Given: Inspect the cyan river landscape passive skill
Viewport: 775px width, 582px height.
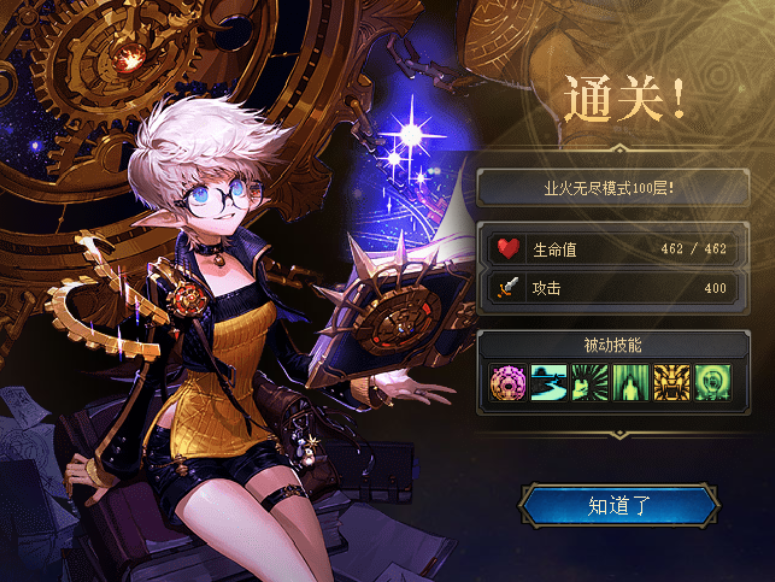Looking at the screenshot, I should point(549,383).
